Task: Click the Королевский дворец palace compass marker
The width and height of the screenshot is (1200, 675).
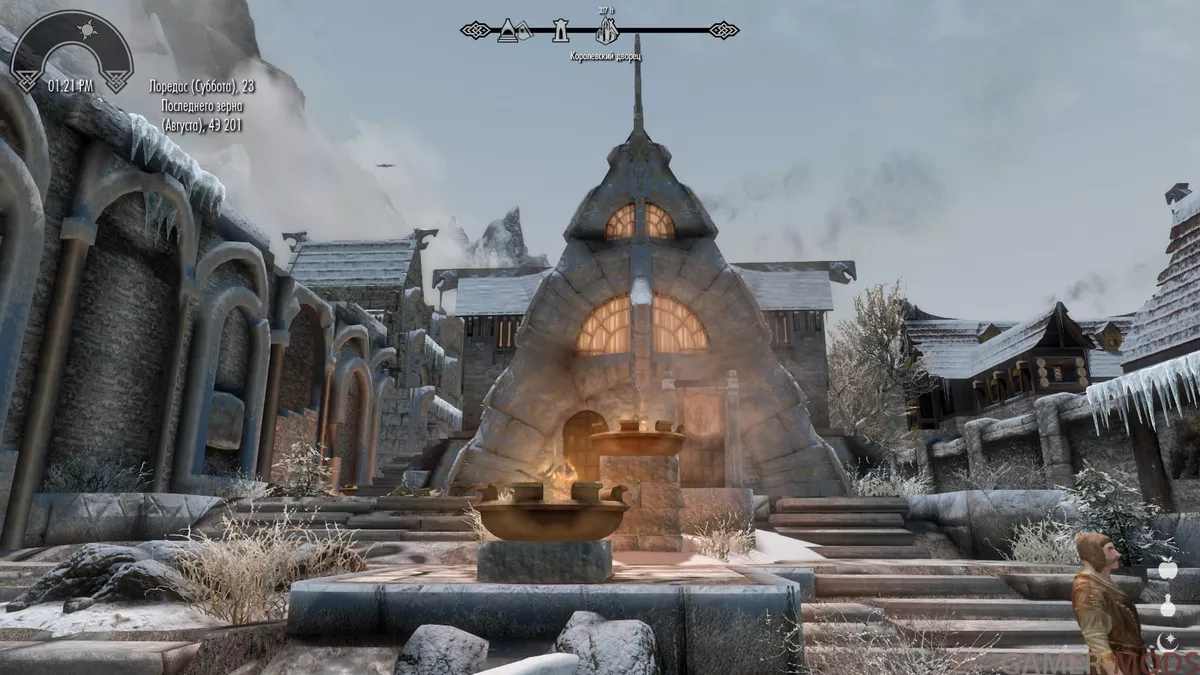Action: [606, 31]
